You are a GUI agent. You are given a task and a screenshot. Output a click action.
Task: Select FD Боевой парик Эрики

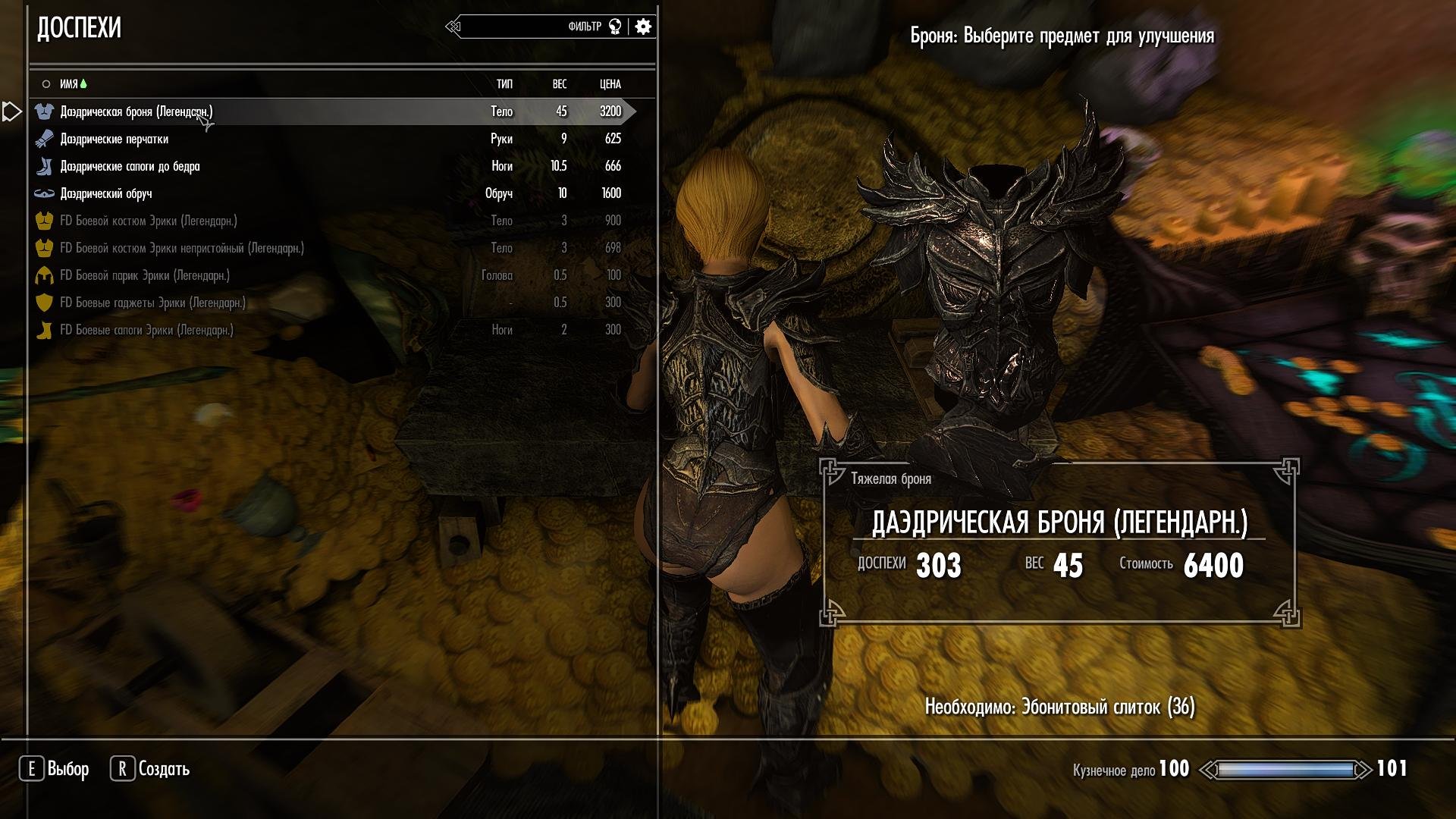point(145,275)
